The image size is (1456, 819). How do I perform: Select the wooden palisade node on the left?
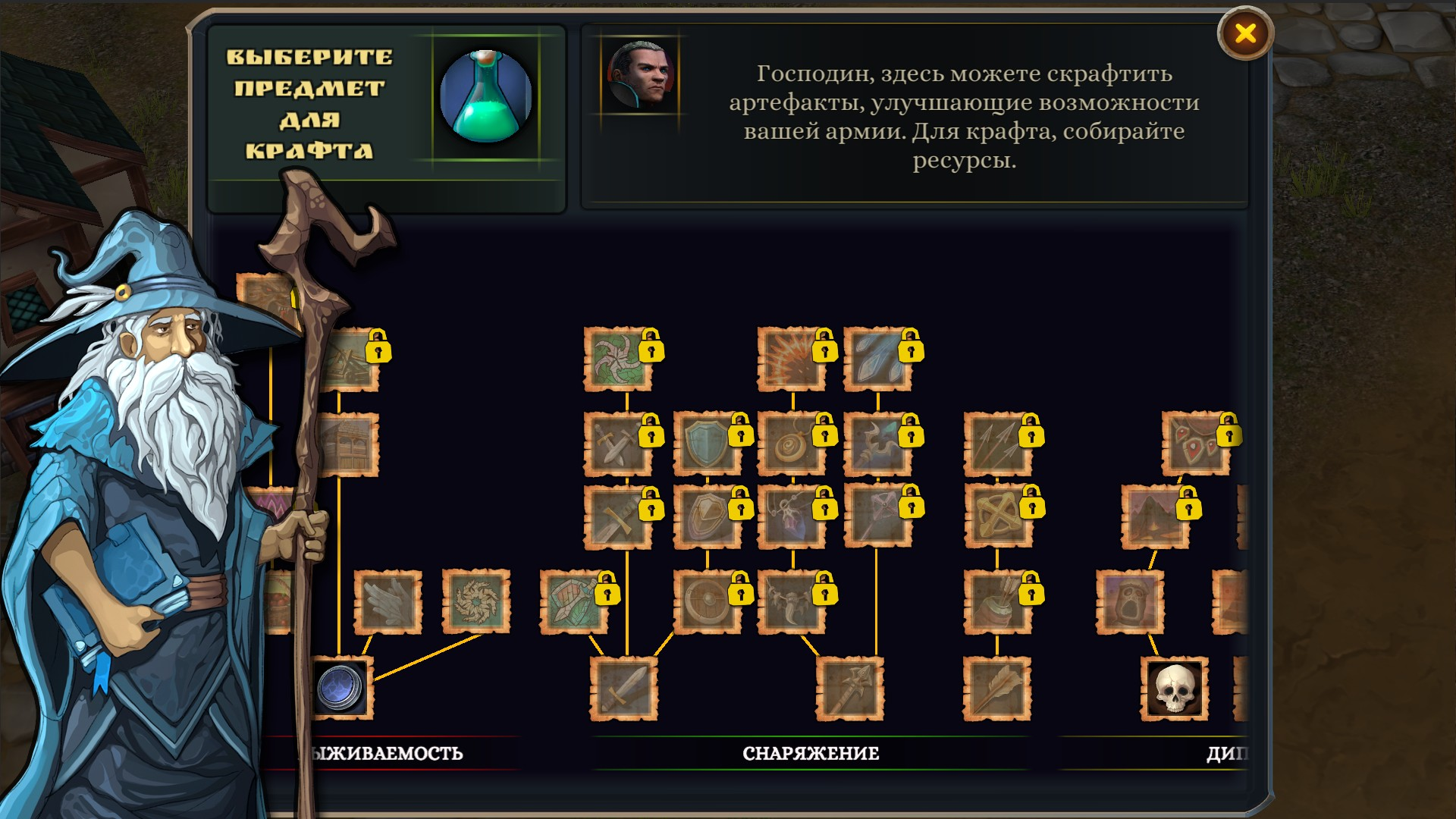[x=350, y=444]
